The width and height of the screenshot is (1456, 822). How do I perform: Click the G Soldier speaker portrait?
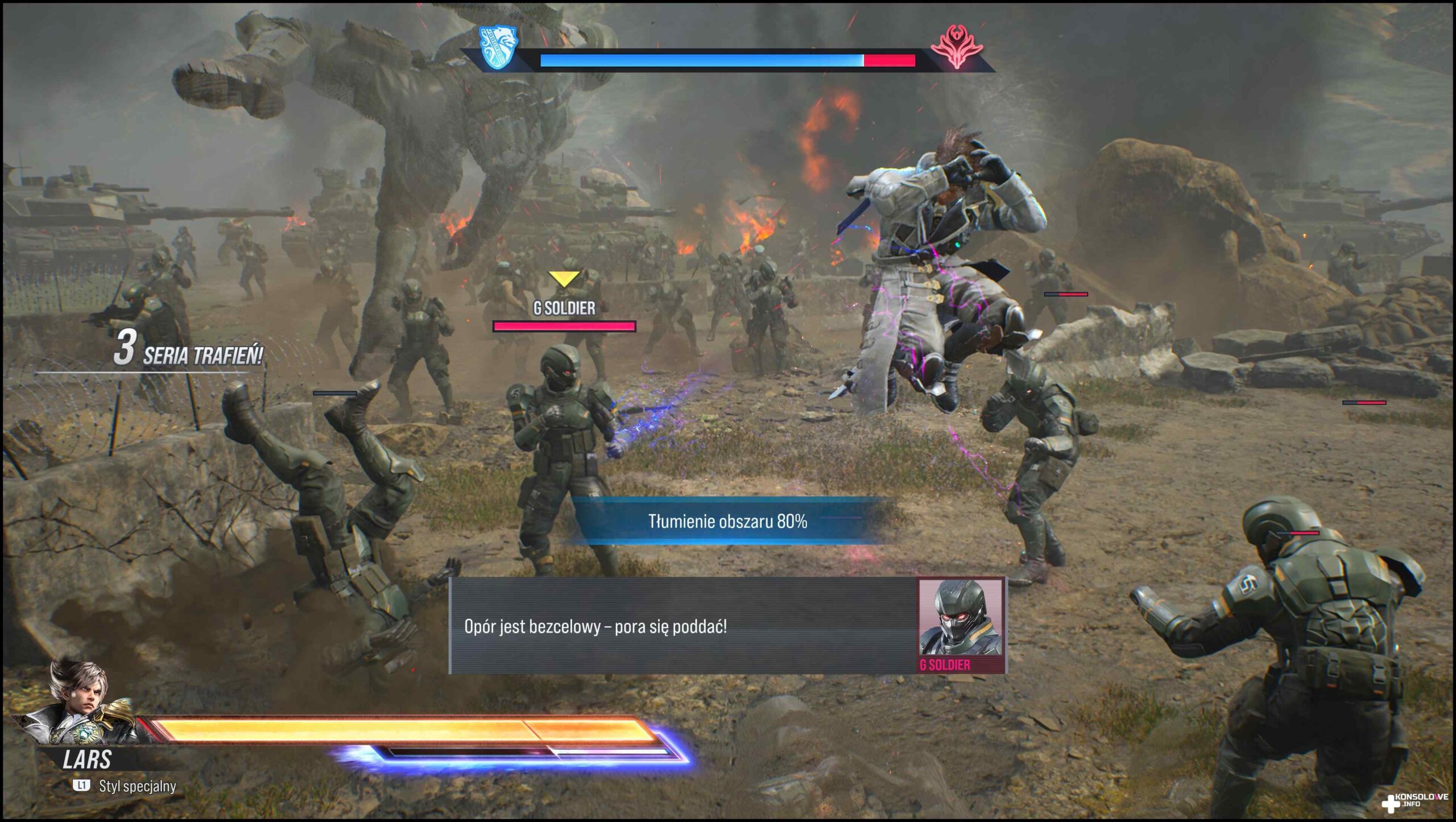click(x=960, y=619)
